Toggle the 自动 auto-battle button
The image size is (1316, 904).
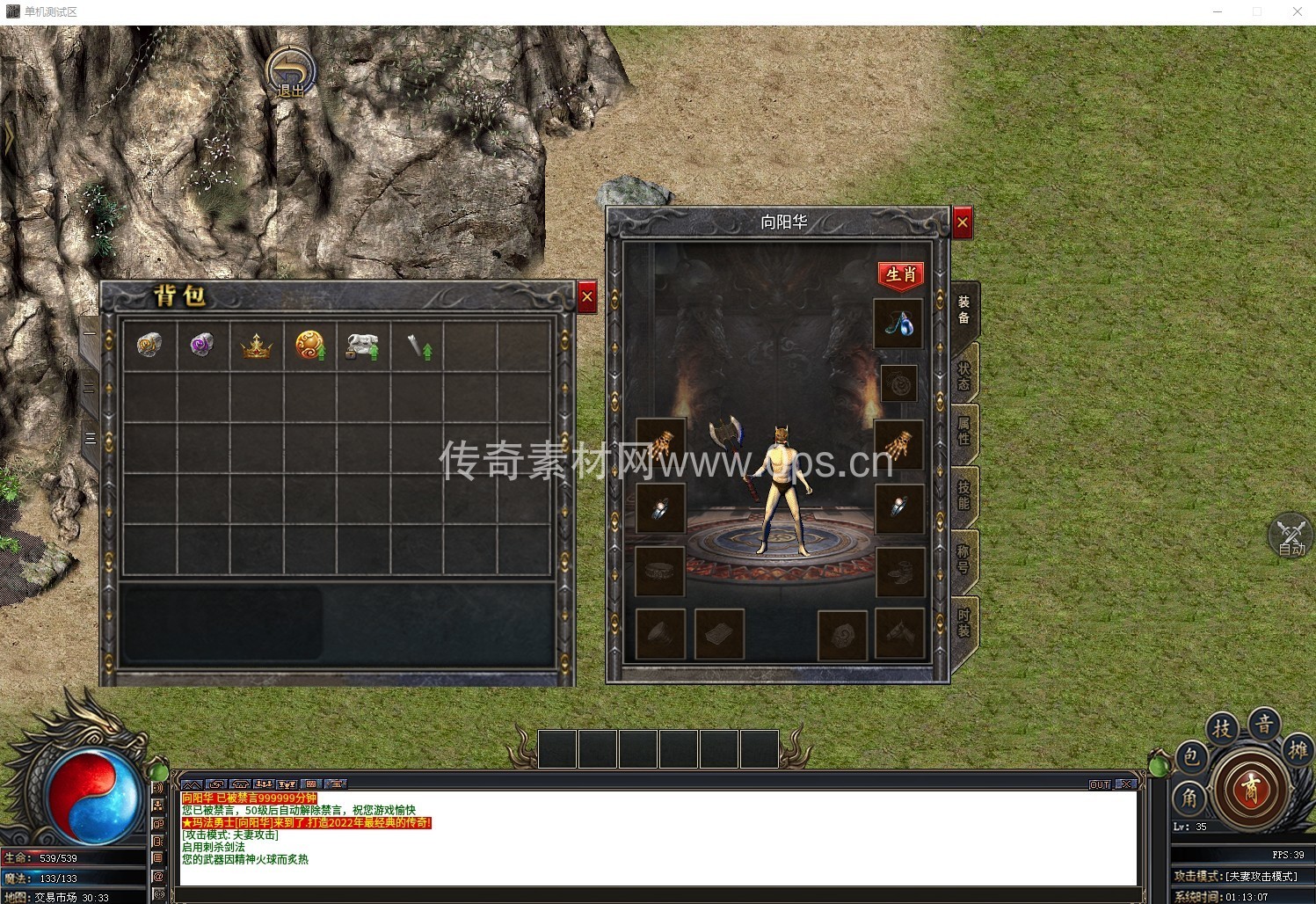click(x=1291, y=536)
